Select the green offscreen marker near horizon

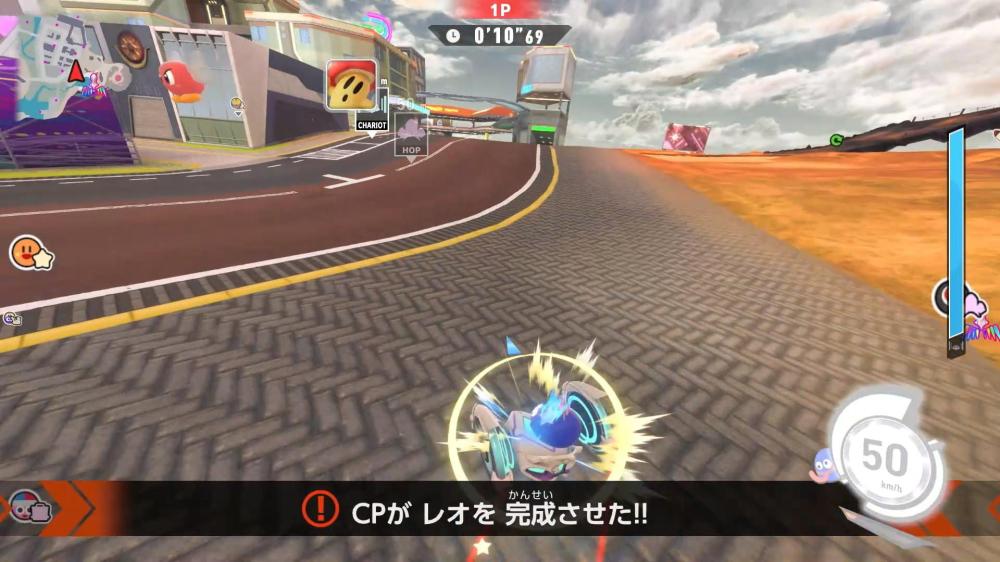(x=836, y=141)
